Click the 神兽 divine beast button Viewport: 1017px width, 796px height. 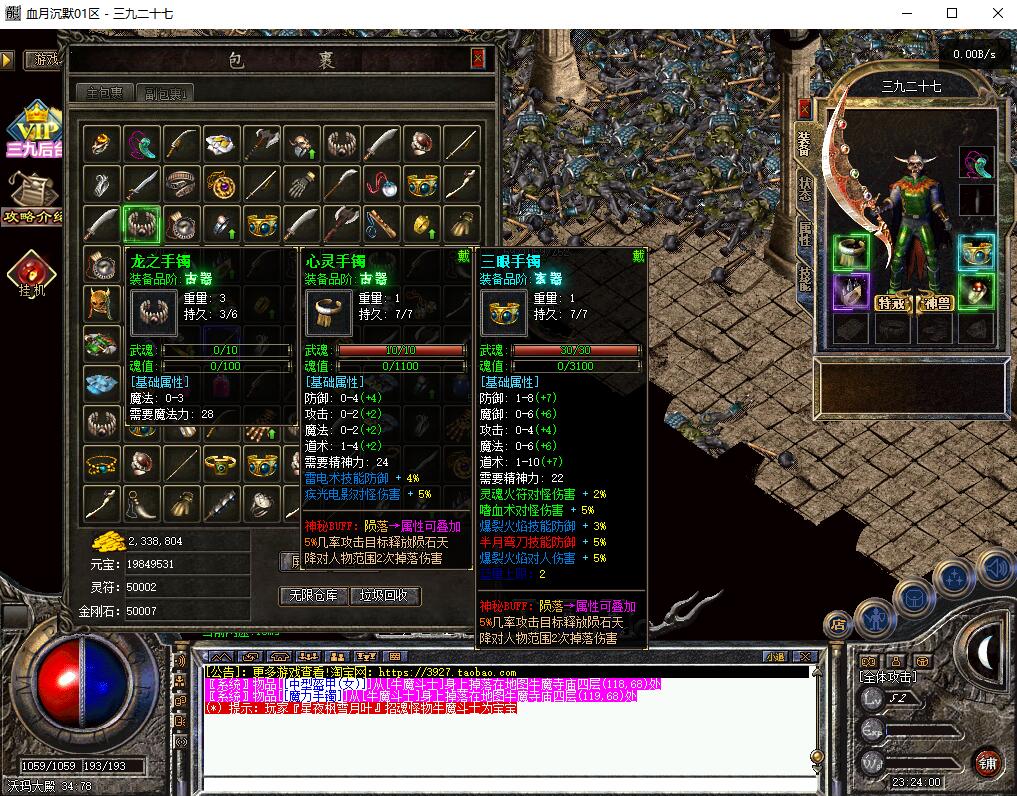937,303
